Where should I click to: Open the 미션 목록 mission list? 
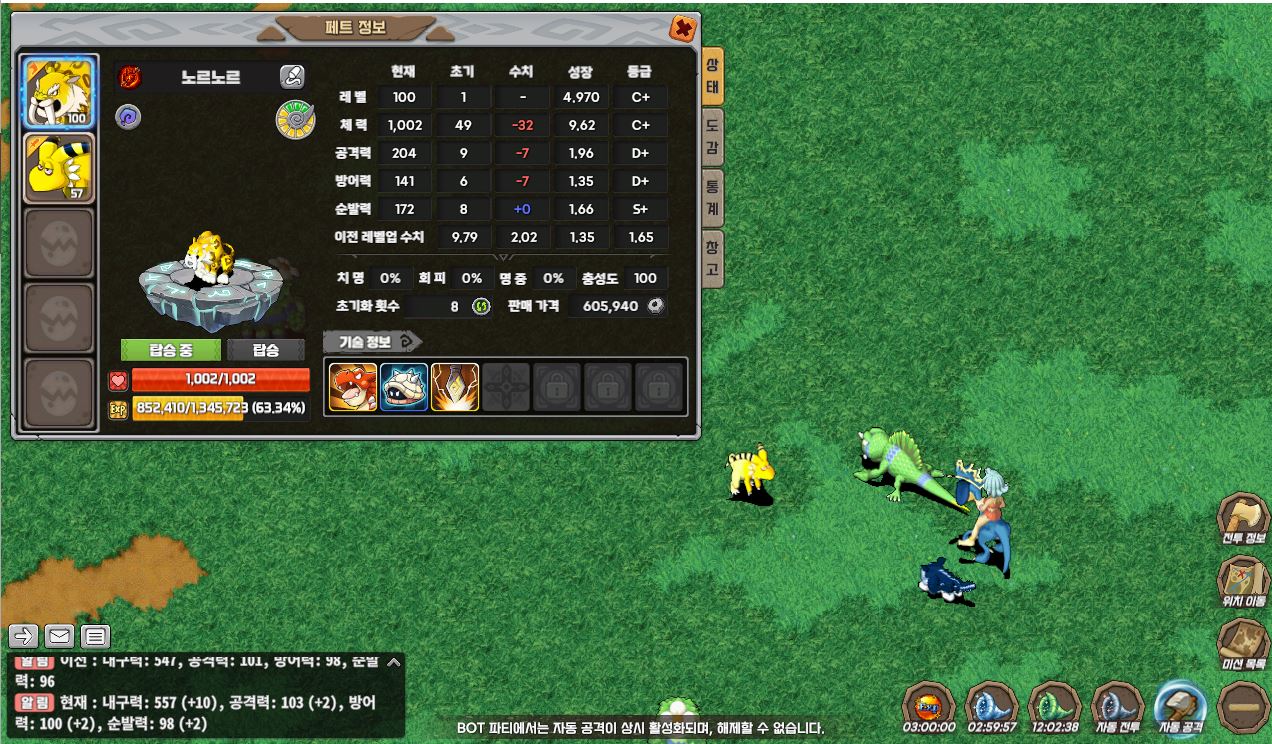pyautogui.click(x=1243, y=644)
